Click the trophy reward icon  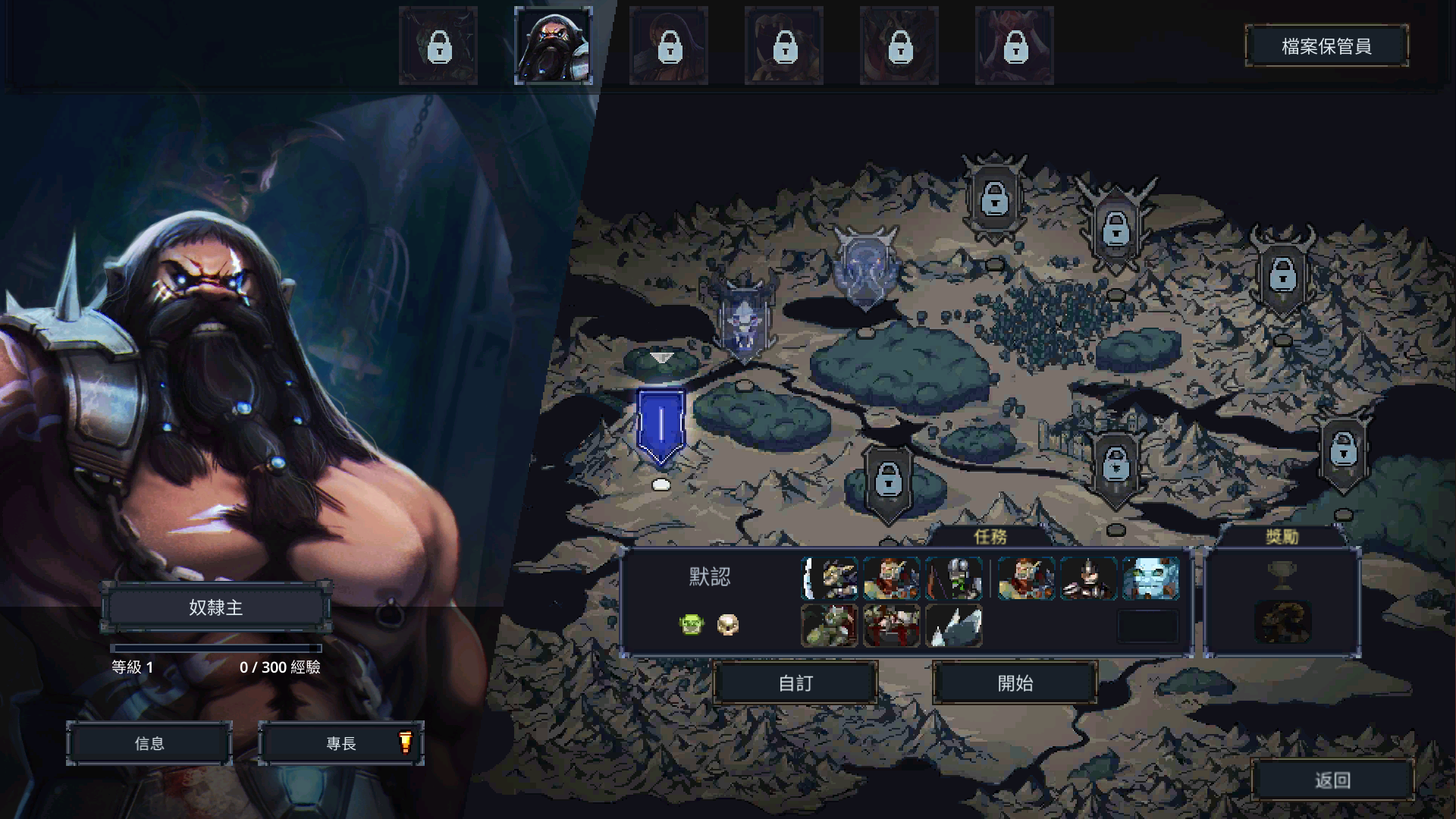tap(1282, 576)
